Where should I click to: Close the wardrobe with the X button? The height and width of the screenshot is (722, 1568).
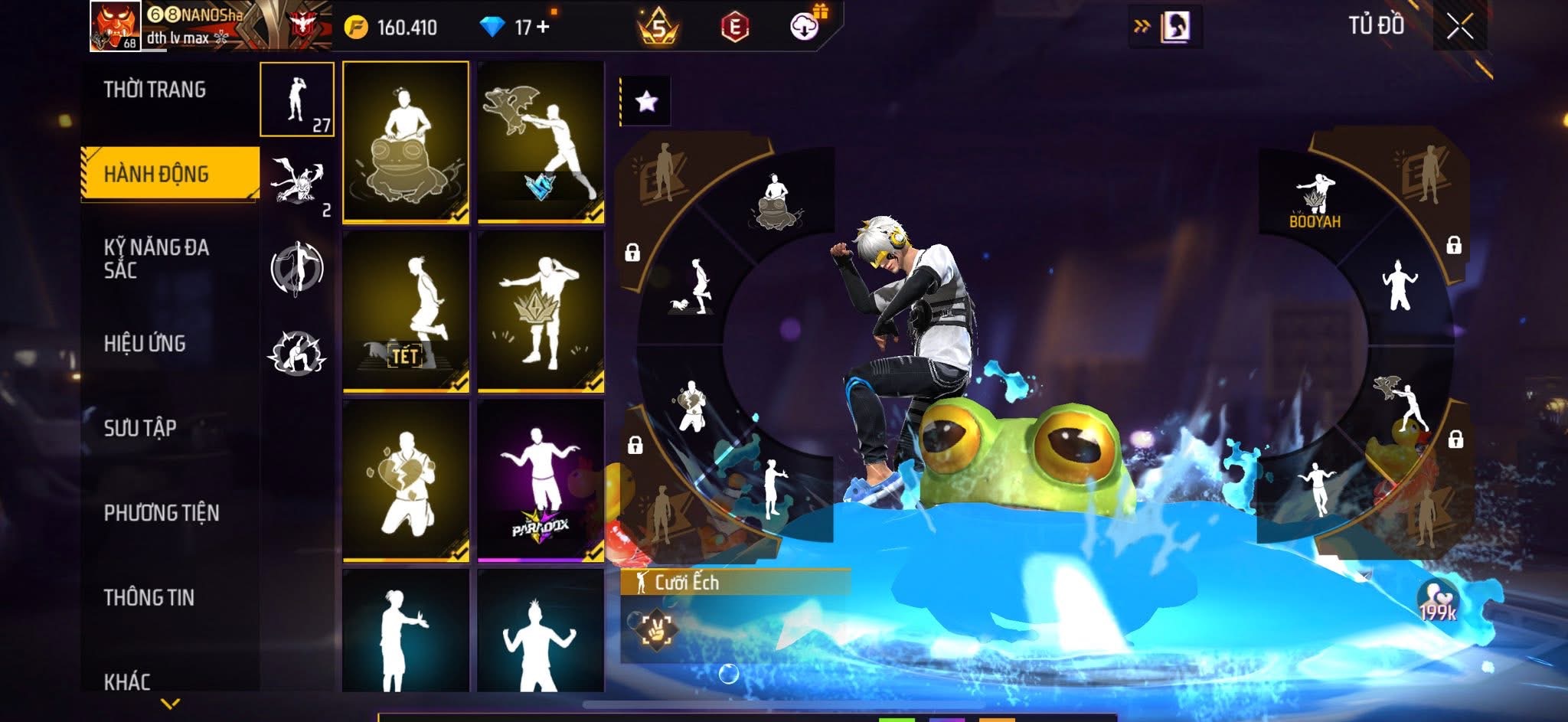click(x=1459, y=28)
